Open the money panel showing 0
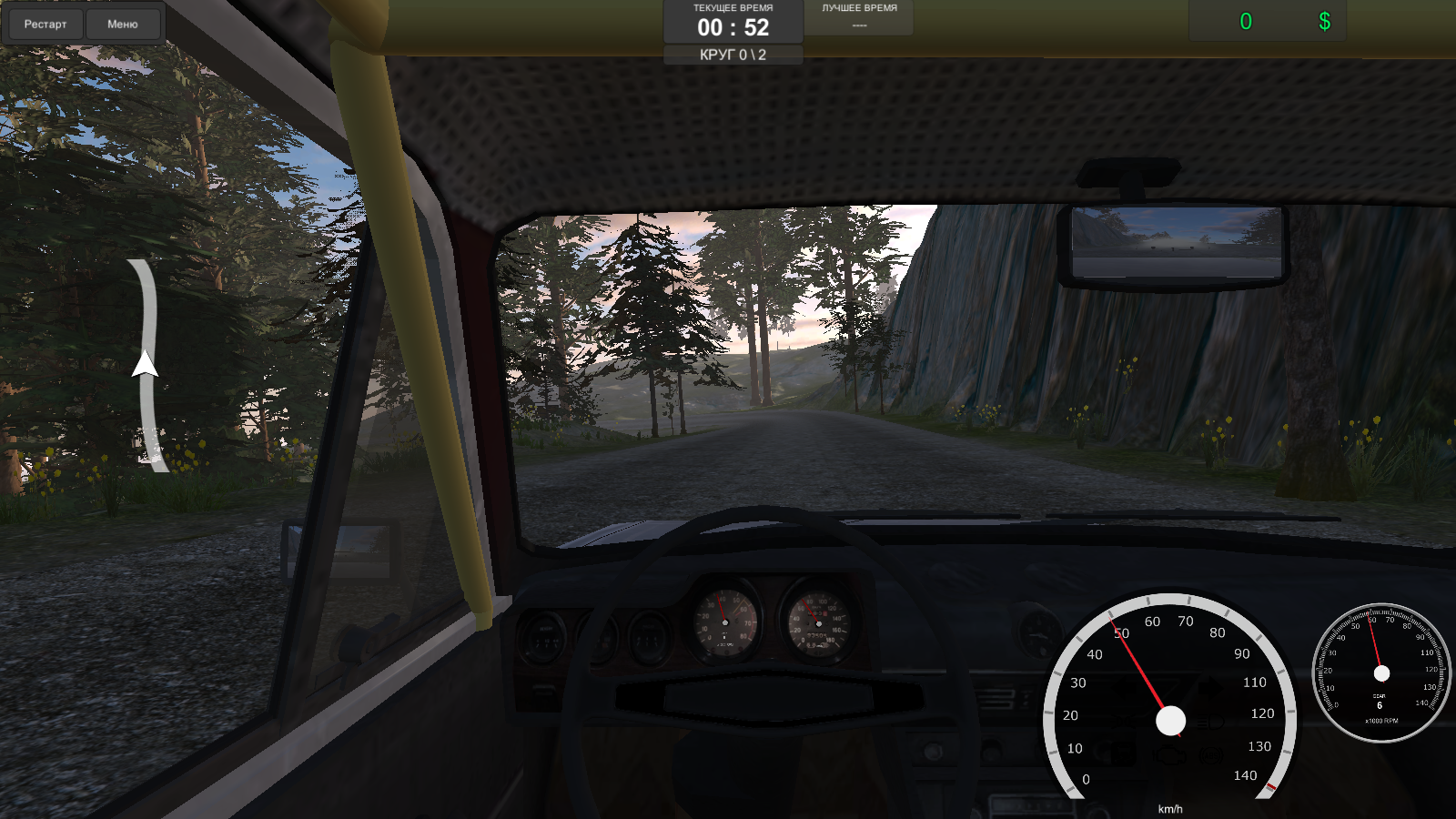Image resolution: width=1456 pixels, height=819 pixels. [x=1247, y=18]
